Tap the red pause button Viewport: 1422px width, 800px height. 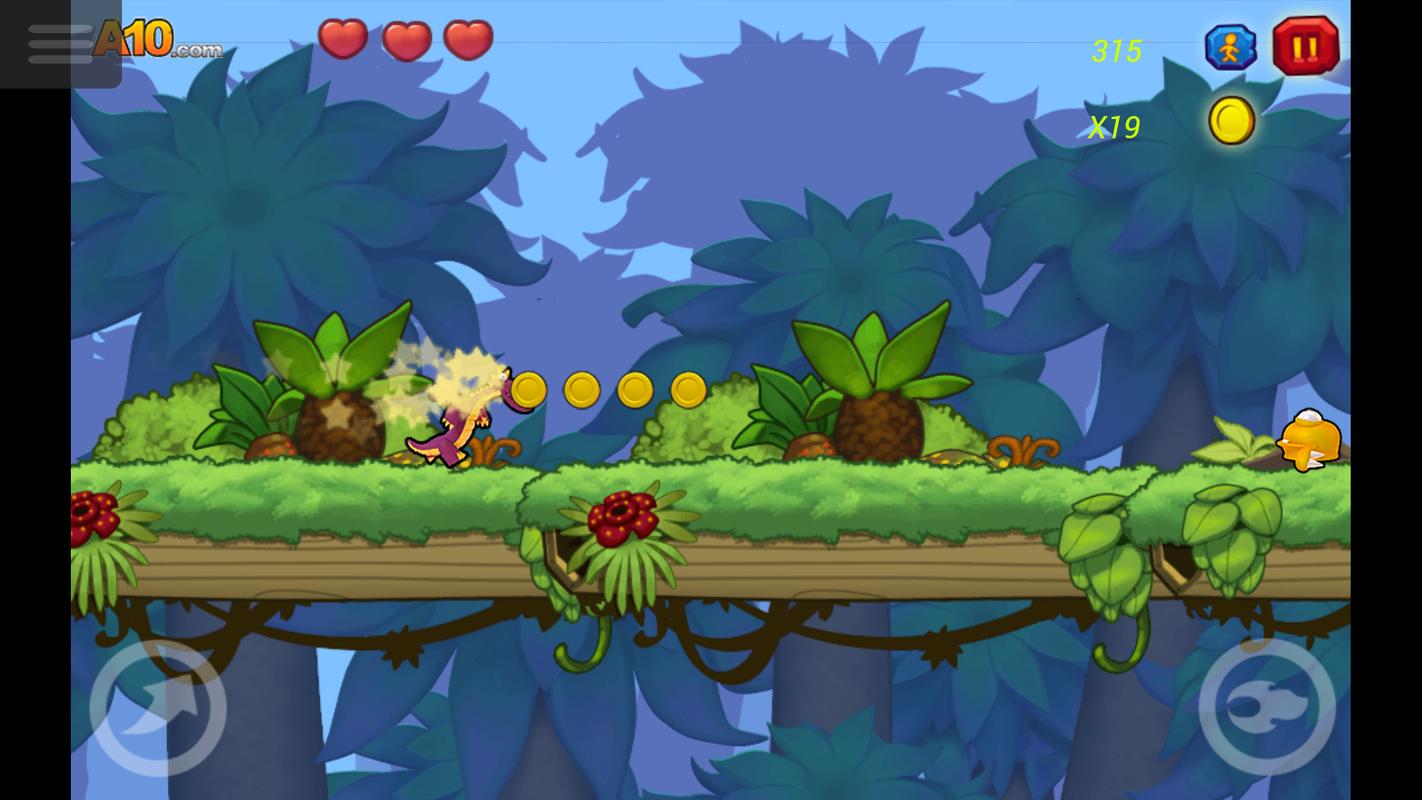[1304, 46]
